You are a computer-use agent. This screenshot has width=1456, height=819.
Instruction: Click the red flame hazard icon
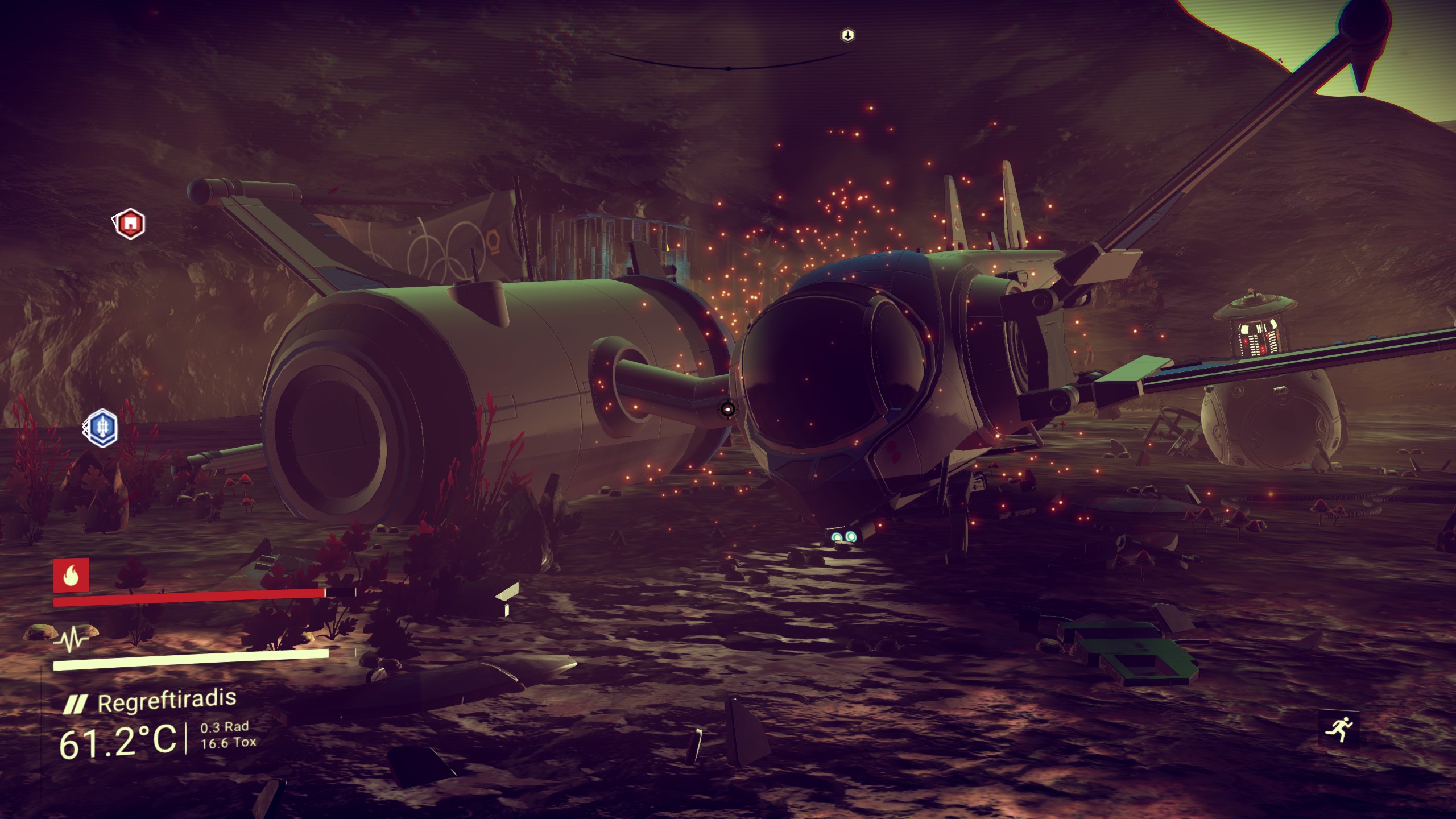coord(71,576)
